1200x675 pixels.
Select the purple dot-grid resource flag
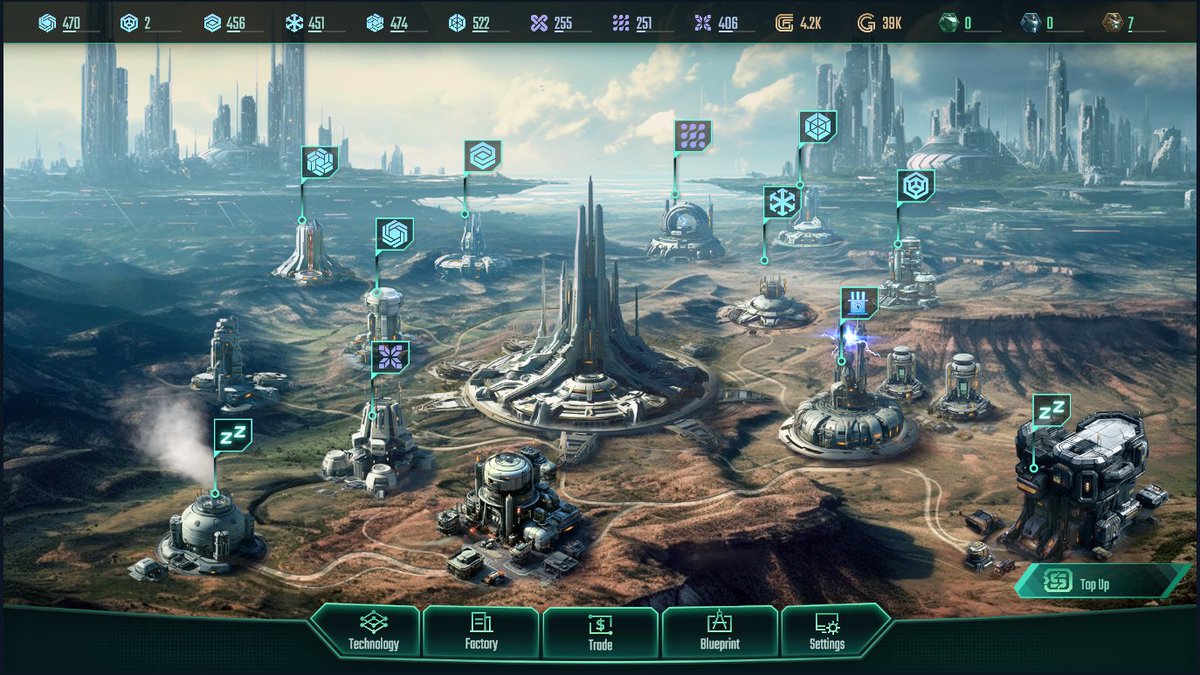click(x=692, y=136)
